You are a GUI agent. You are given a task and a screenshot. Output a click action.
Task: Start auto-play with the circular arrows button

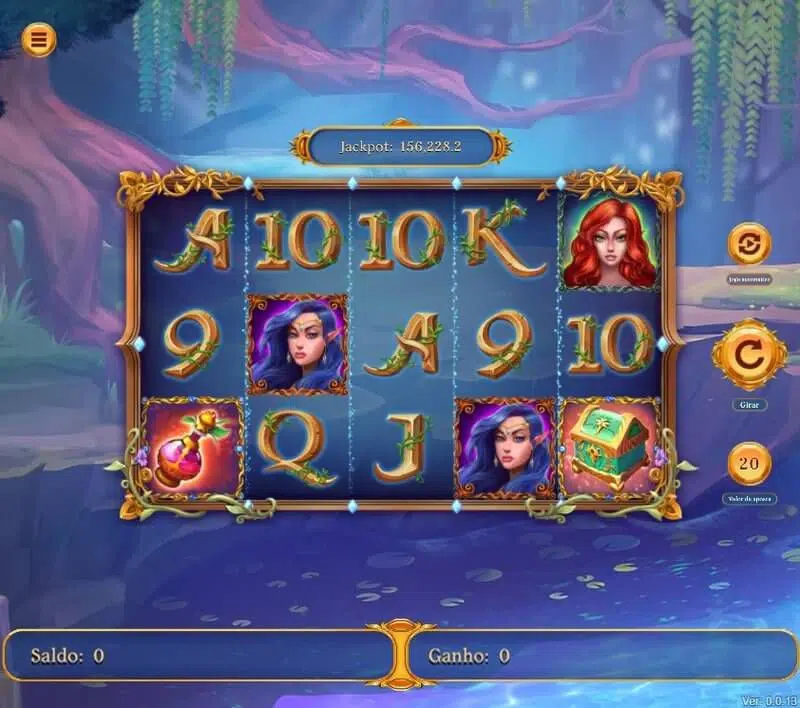pyautogui.click(x=749, y=244)
